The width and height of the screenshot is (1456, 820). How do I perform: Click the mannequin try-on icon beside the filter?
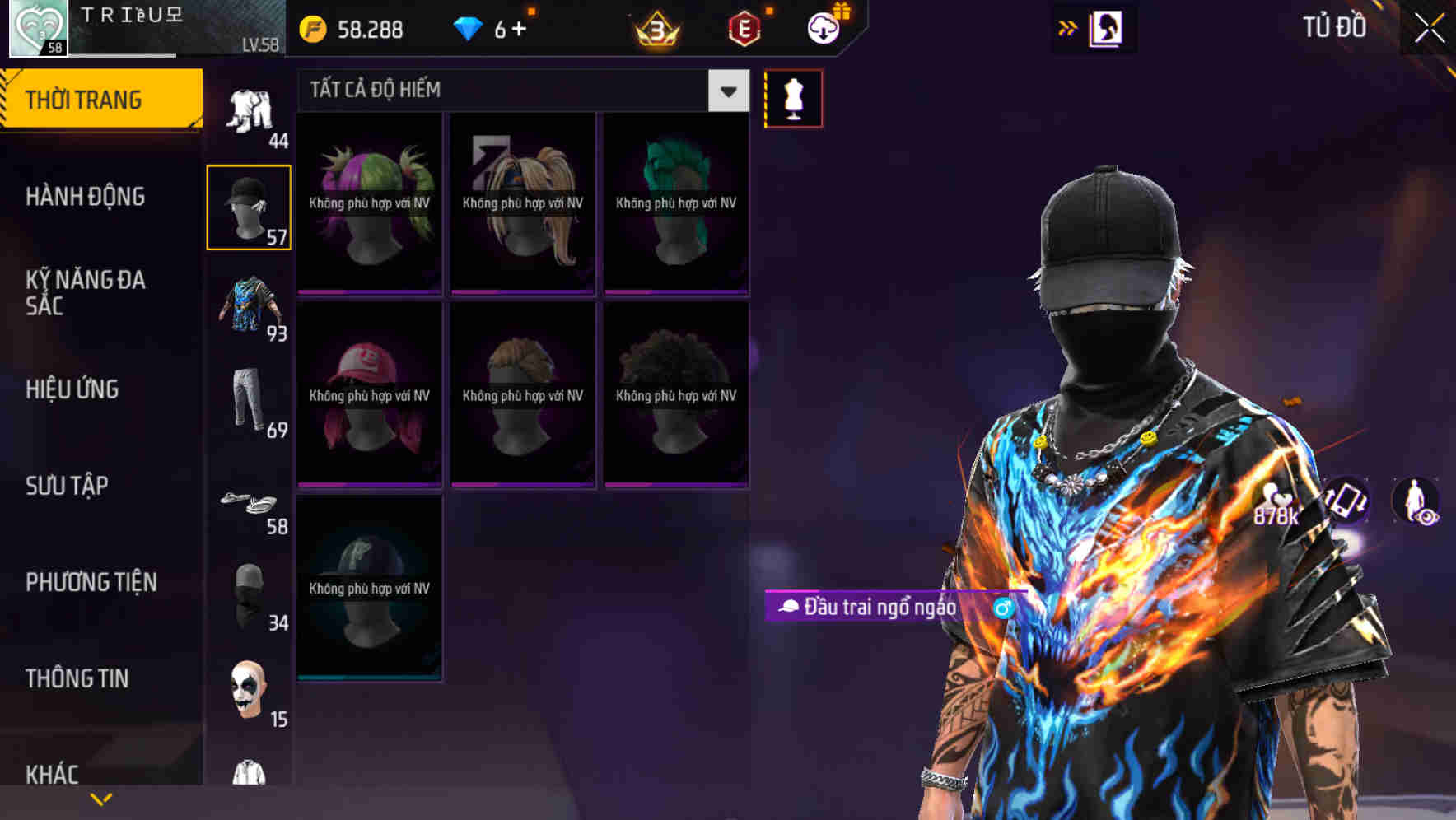[x=793, y=97]
